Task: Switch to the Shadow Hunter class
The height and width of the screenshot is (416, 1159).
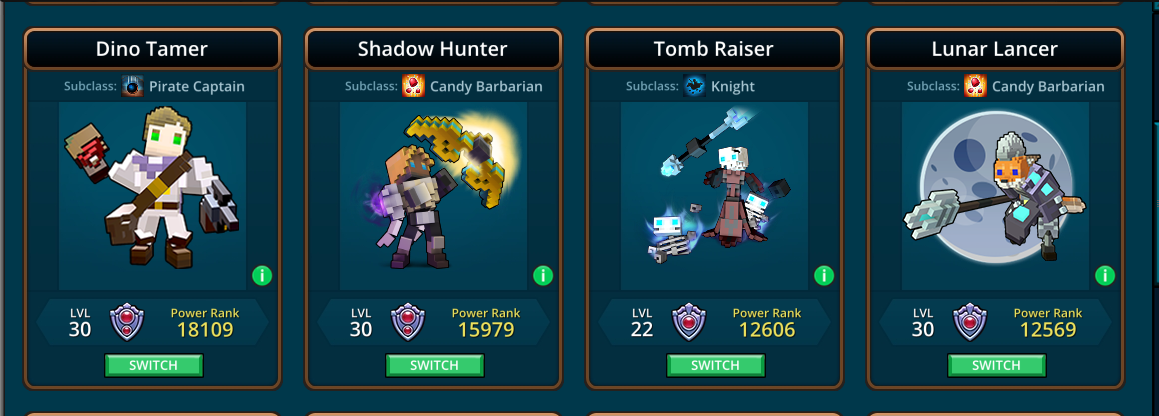Action: click(435, 366)
